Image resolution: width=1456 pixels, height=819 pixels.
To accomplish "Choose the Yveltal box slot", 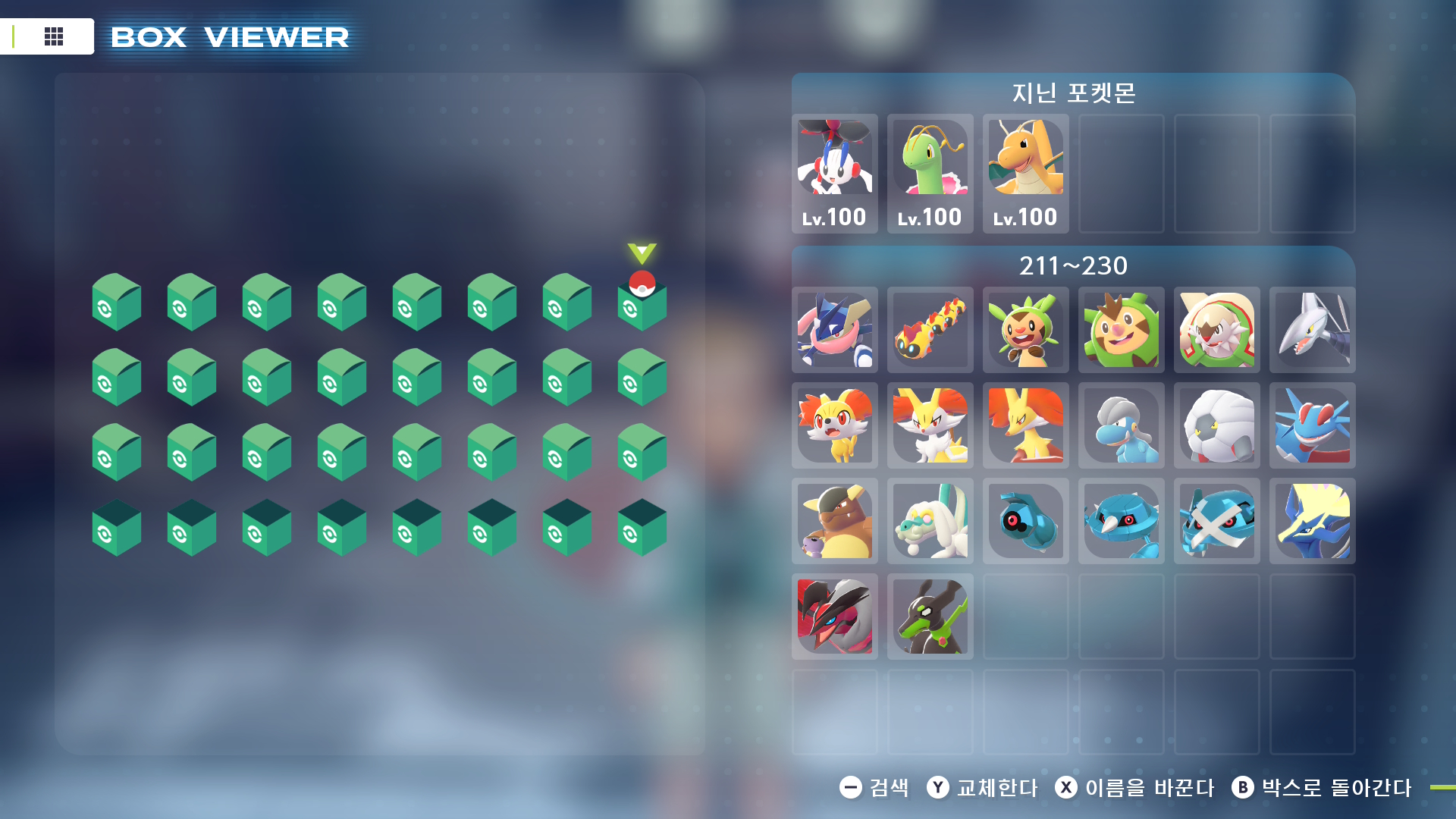I will [834, 617].
